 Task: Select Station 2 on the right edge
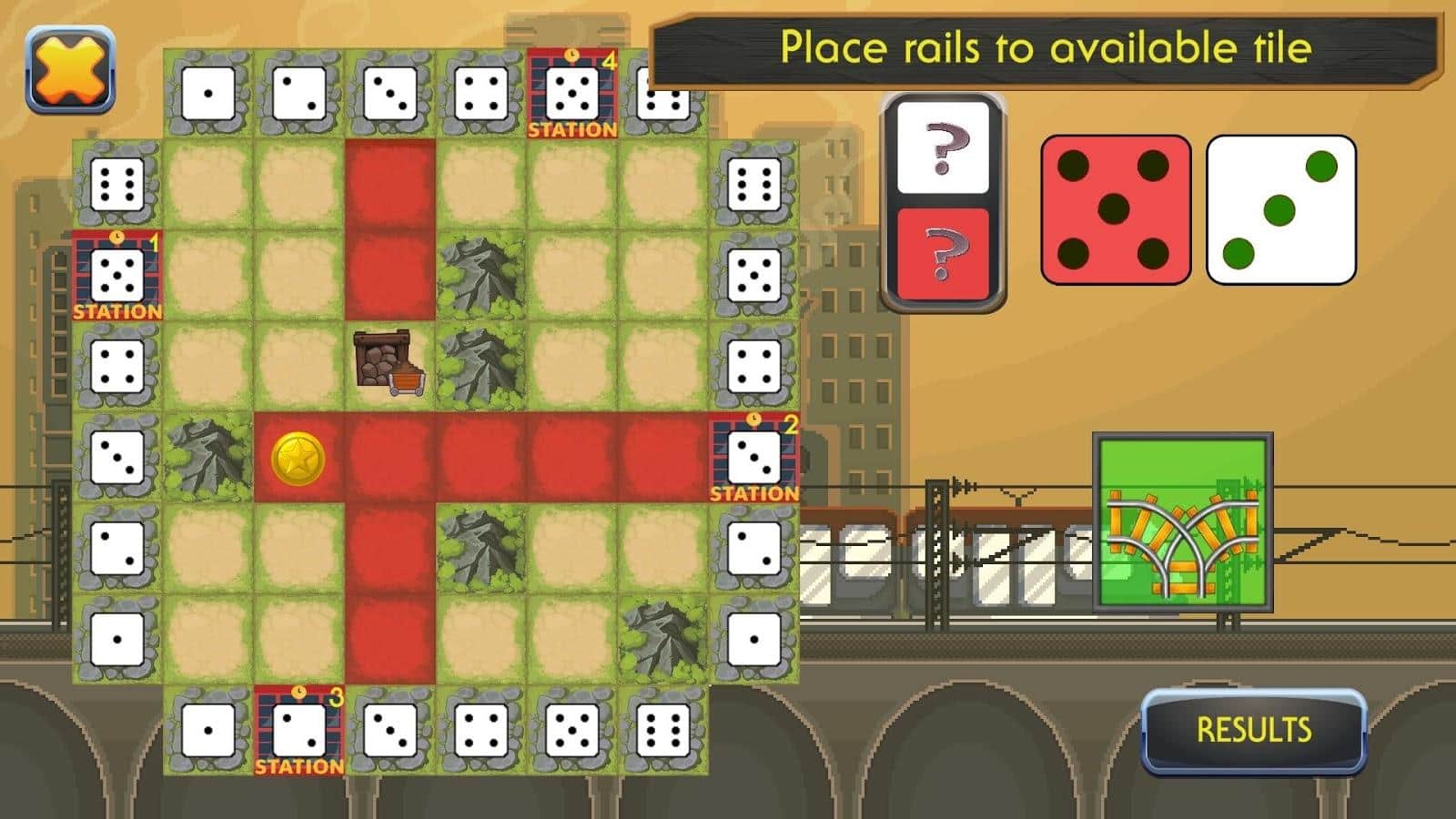(754, 458)
